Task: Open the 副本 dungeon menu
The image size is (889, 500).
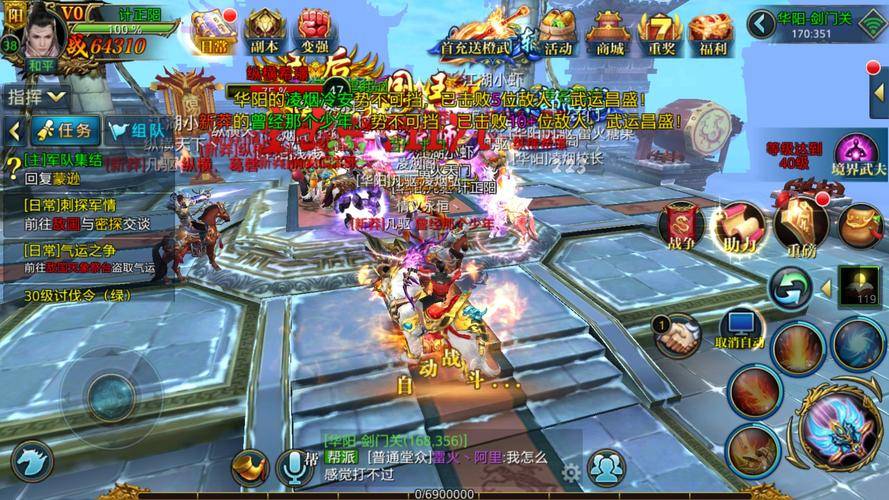Action: coord(265,30)
